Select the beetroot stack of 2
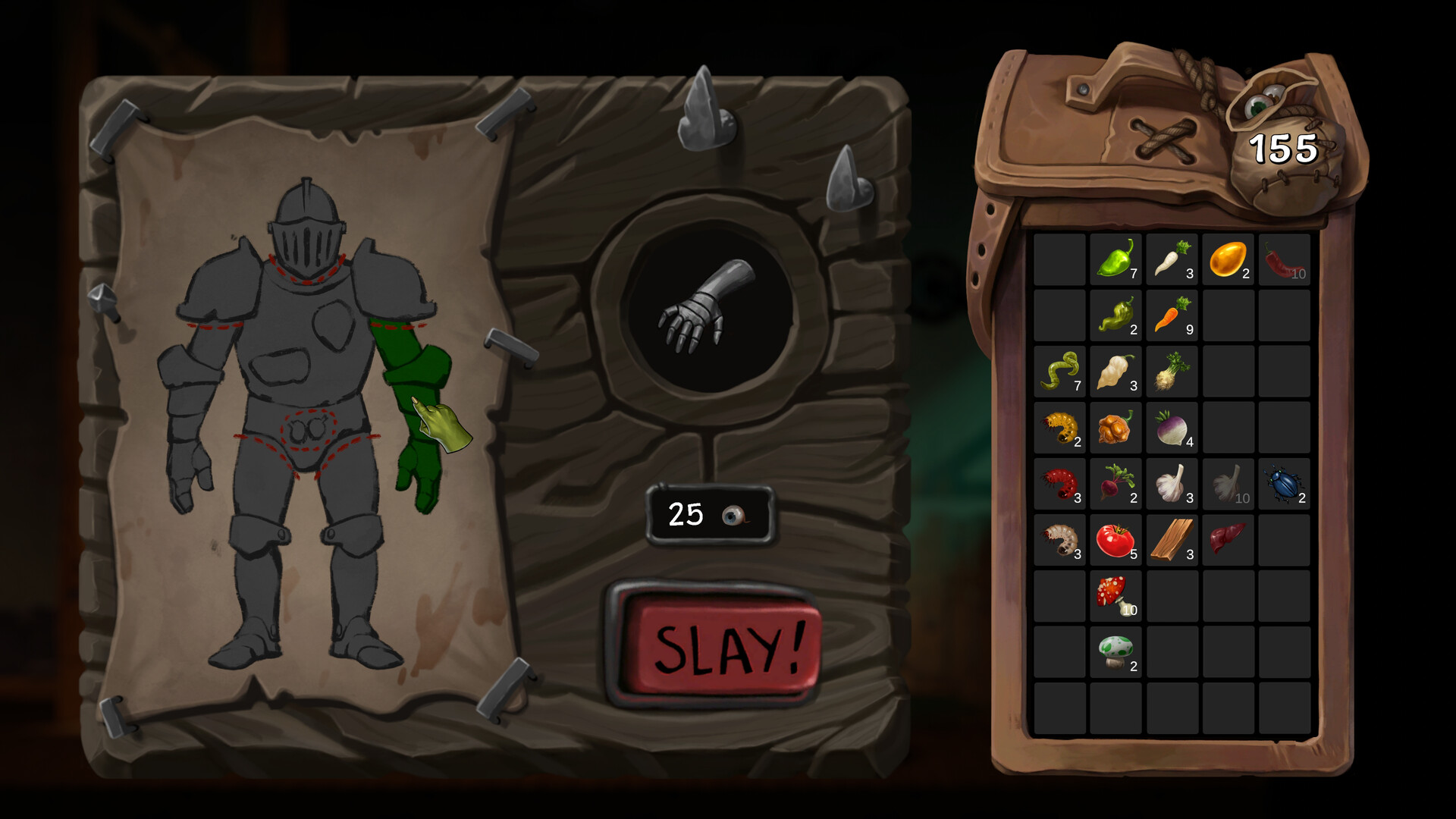The width and height of the screenshot is (1456, 819). point(1116,484)
